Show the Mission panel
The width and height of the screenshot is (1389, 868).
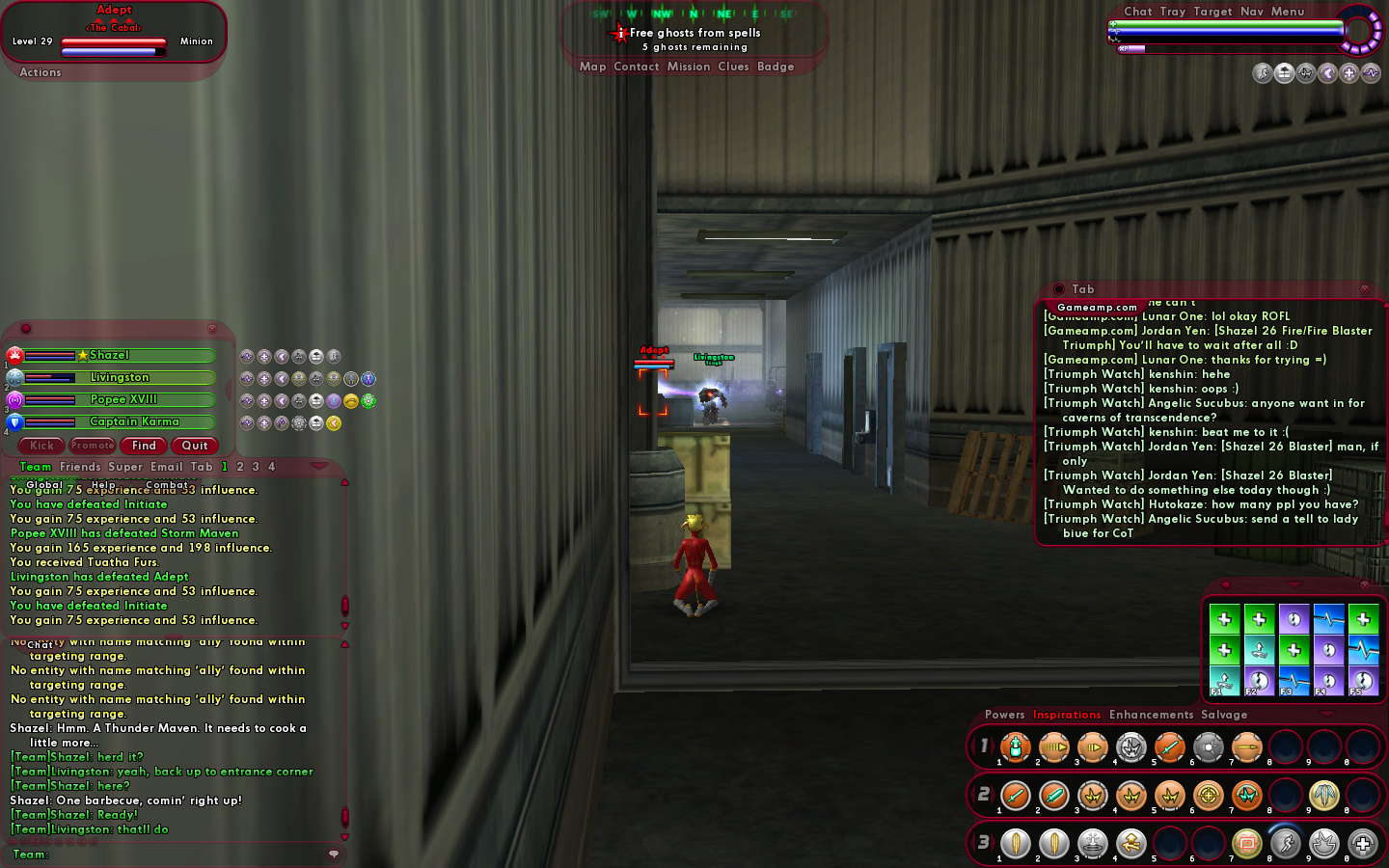[688, 67]
